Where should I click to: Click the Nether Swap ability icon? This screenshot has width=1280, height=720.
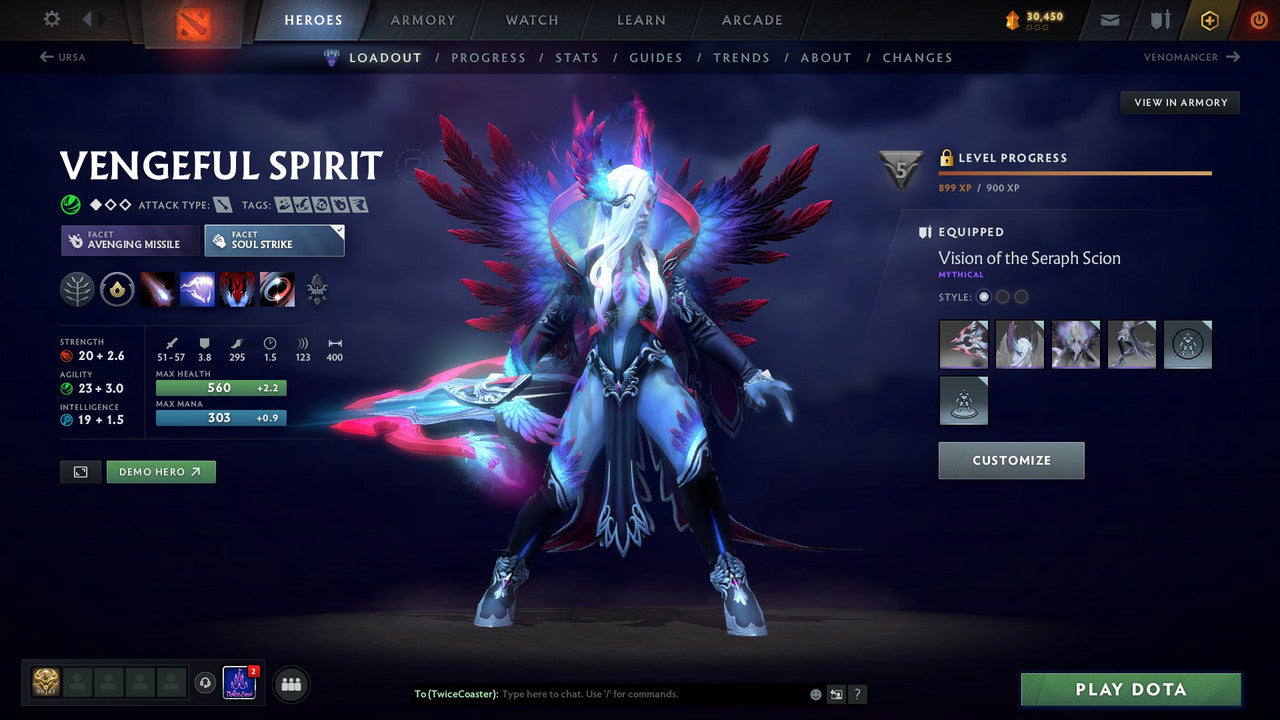click(x=277, y=289)
